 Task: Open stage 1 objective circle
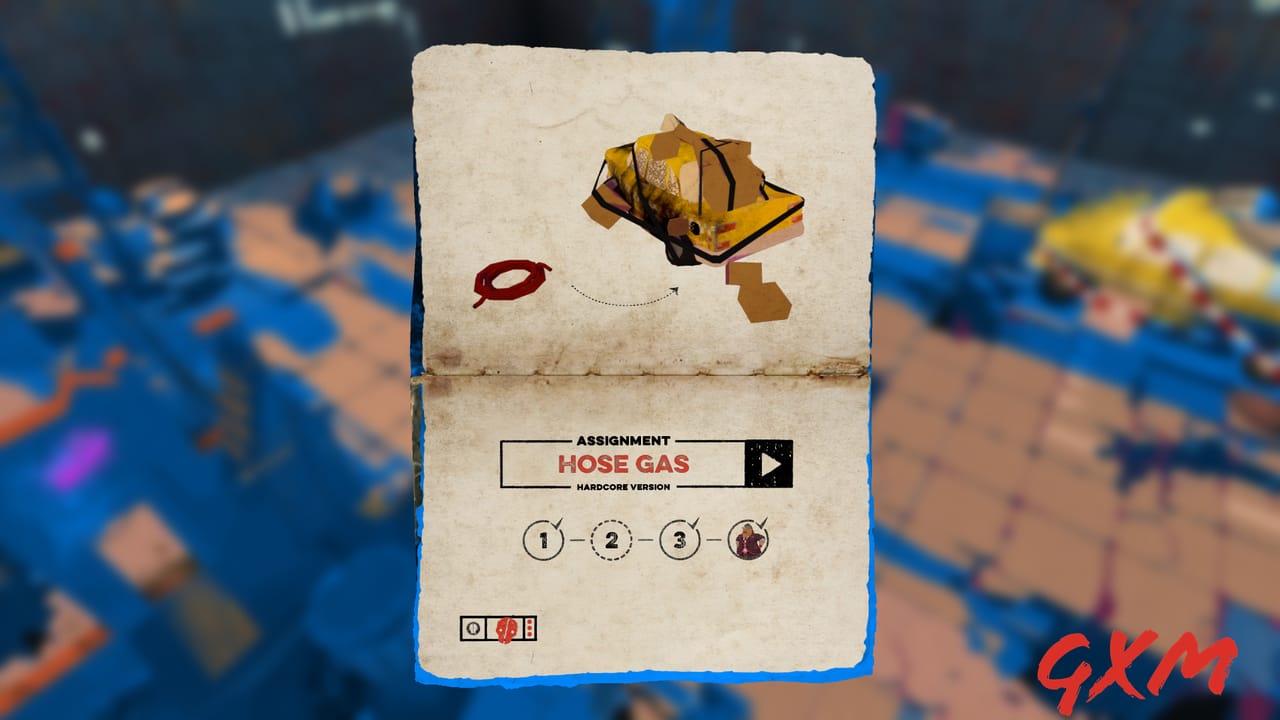[543, 540]
